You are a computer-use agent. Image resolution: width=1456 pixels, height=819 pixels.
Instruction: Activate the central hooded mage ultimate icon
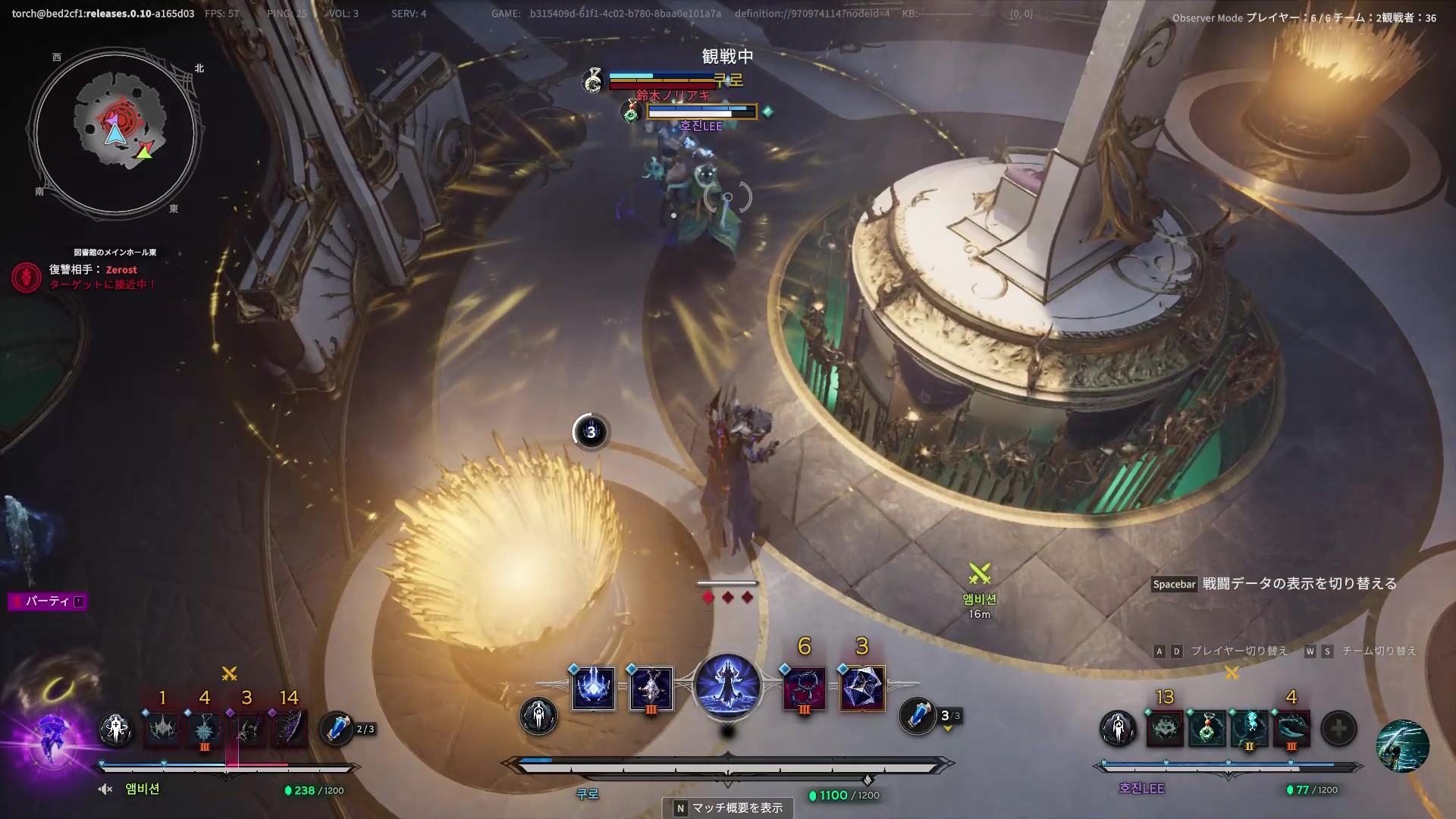click(727, 686)
